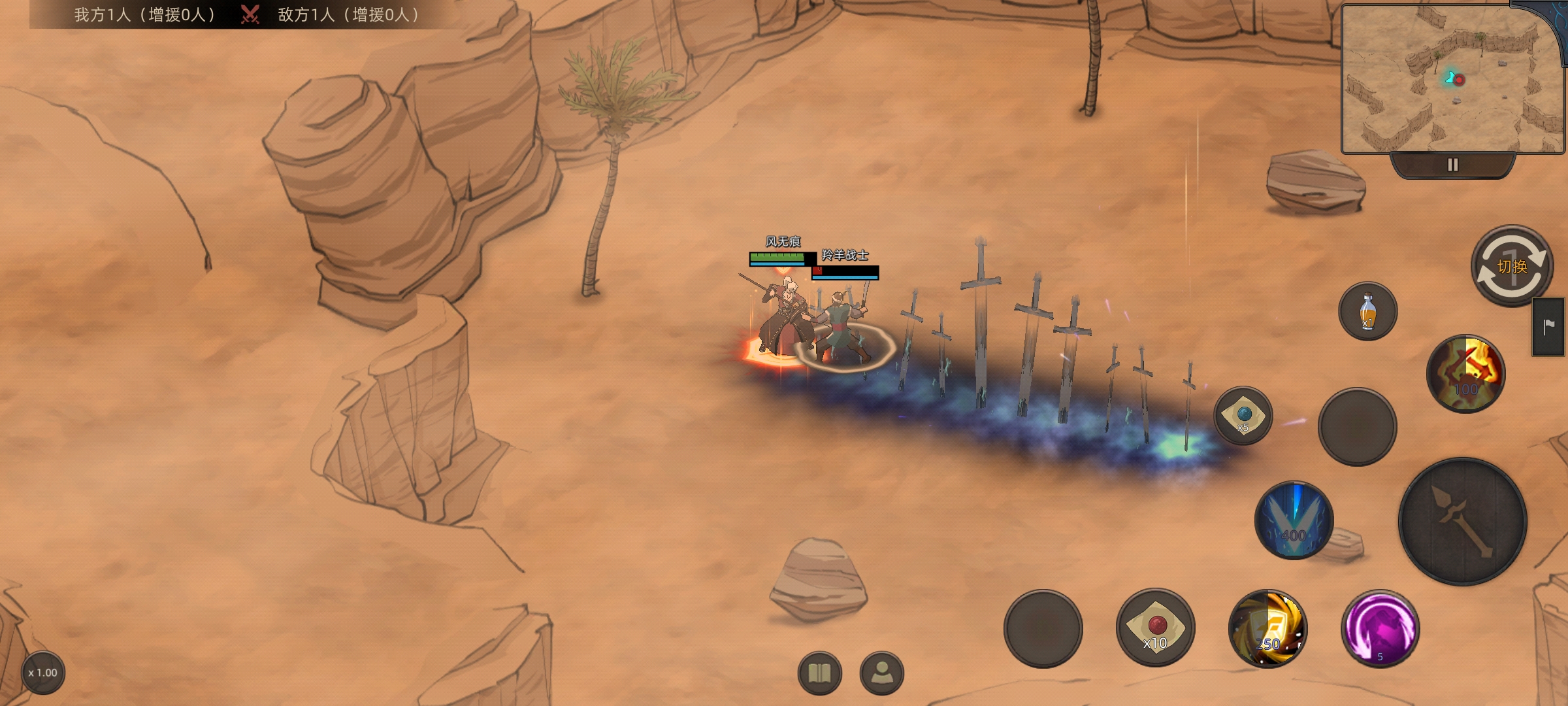Trigger the purple vortex skill

1380,629
